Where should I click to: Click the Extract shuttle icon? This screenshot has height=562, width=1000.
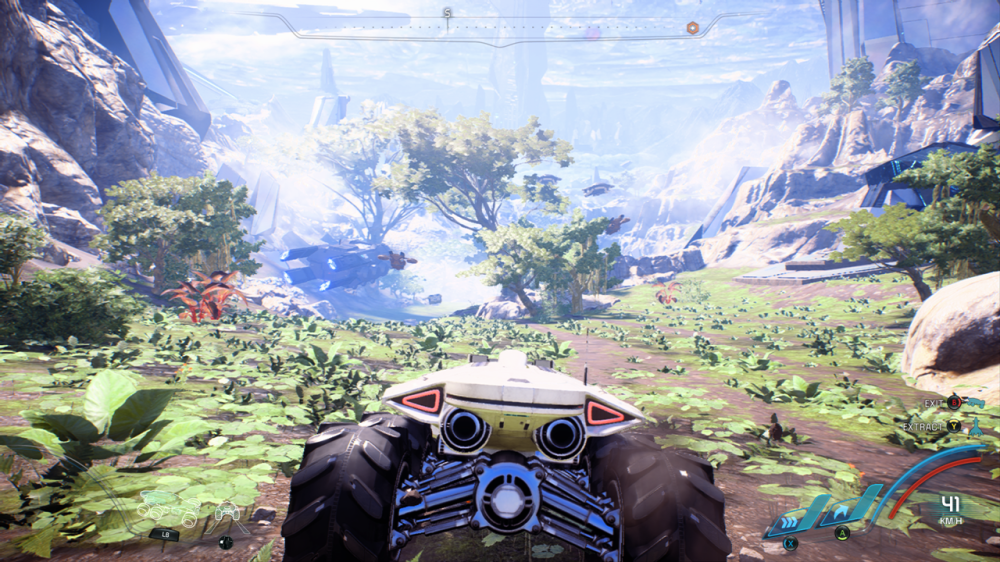click(x=975, y=425)
